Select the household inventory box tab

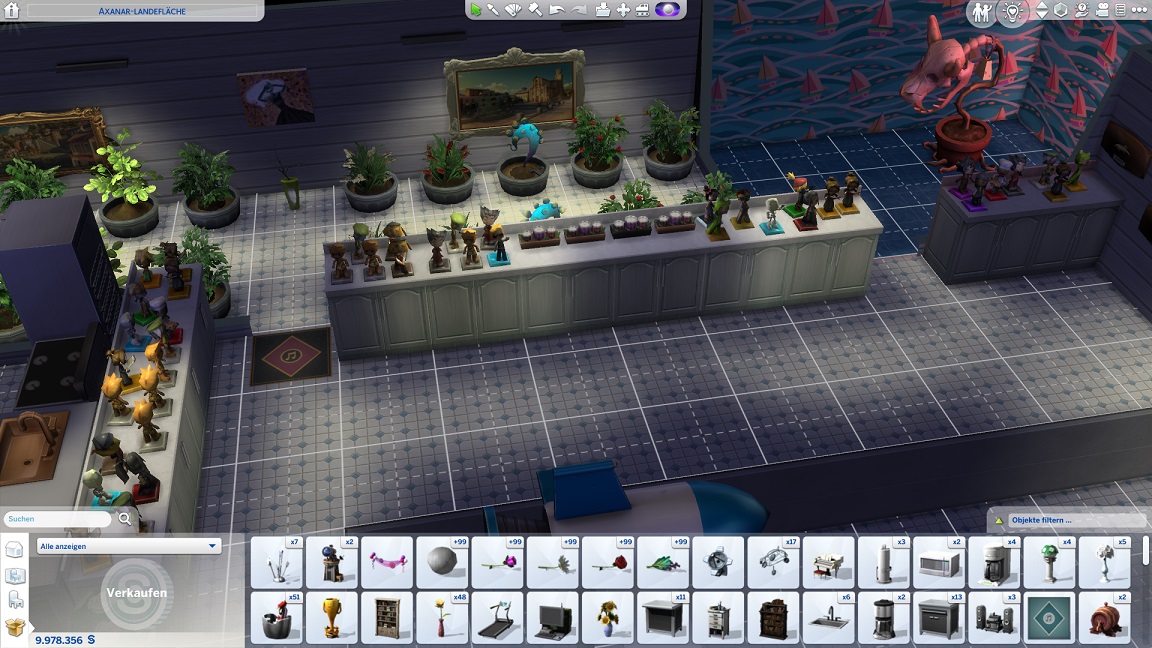(x=14, y=627)
